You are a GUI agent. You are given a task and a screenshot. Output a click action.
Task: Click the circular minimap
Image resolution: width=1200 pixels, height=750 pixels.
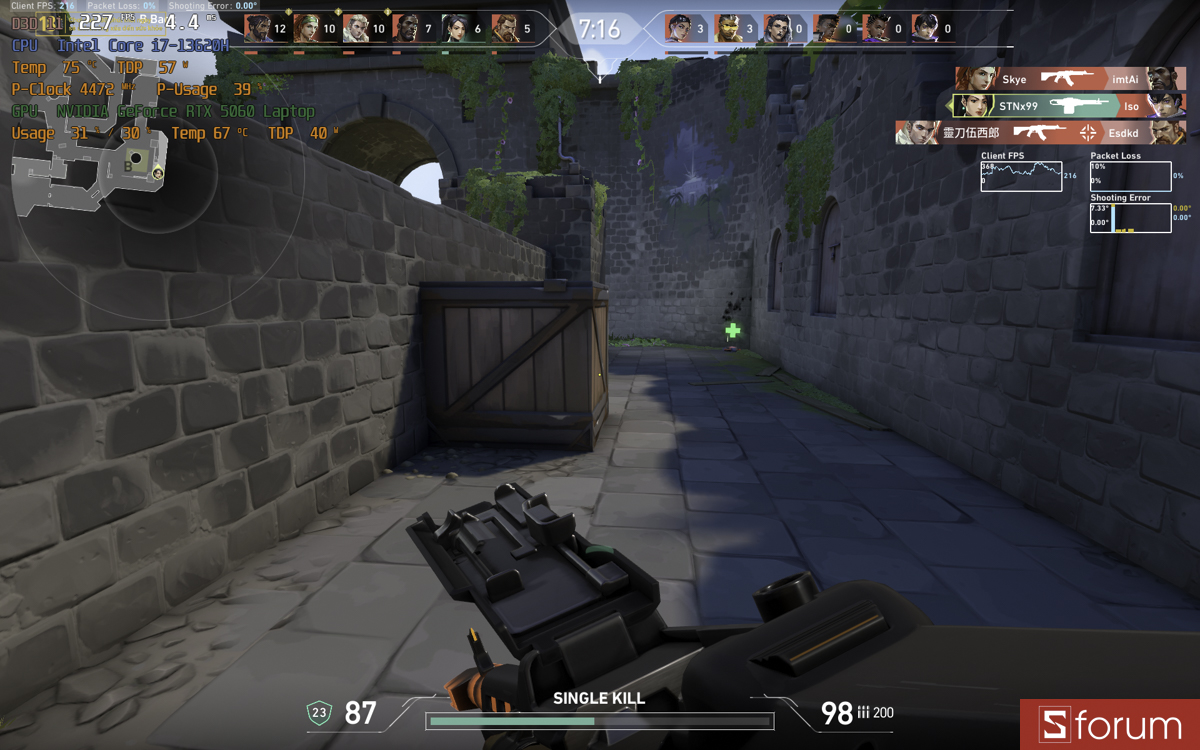pyautogui.click(x=160, y=172)
